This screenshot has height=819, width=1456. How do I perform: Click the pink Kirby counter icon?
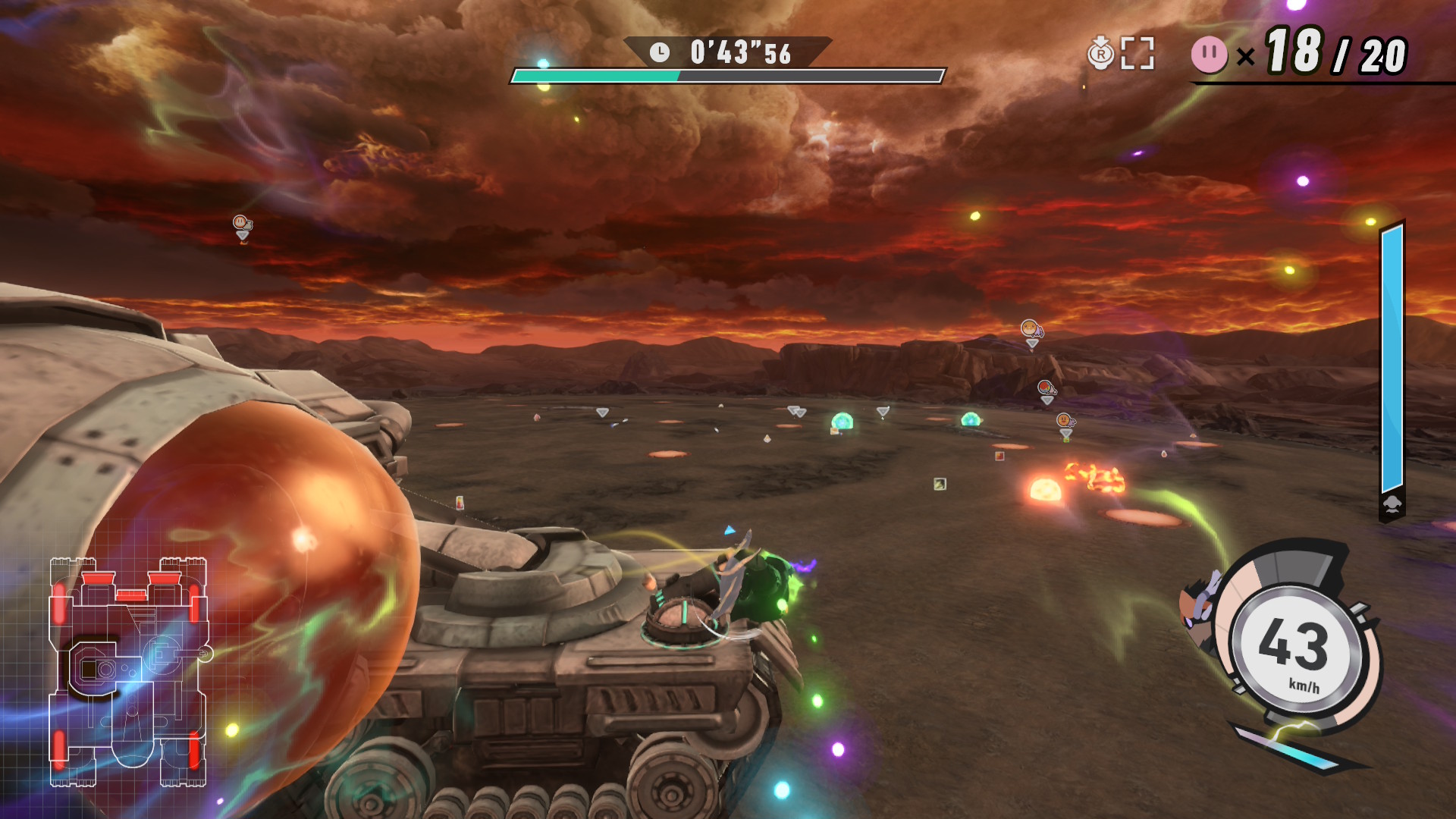pyautogui.click(x=1209, y=55)
